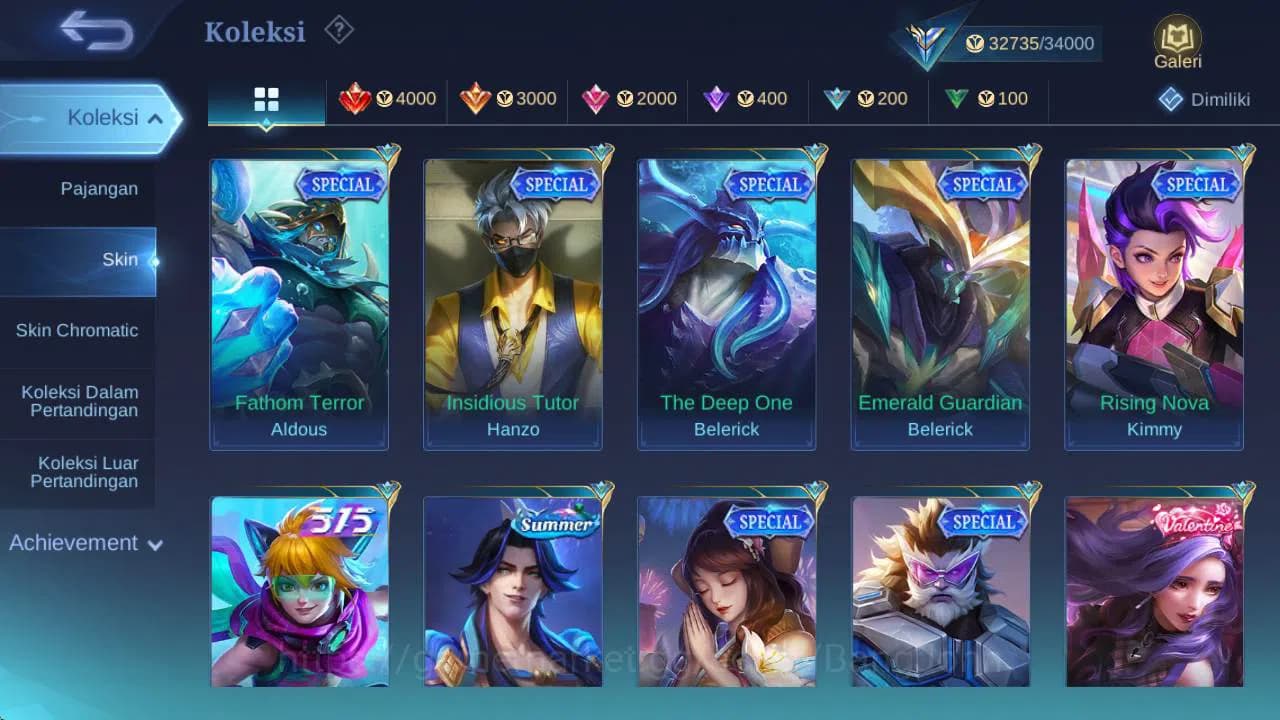1280x720 pixels.
Task: Select the Skin sidebar entry
Action: click(x=119, y=259)
